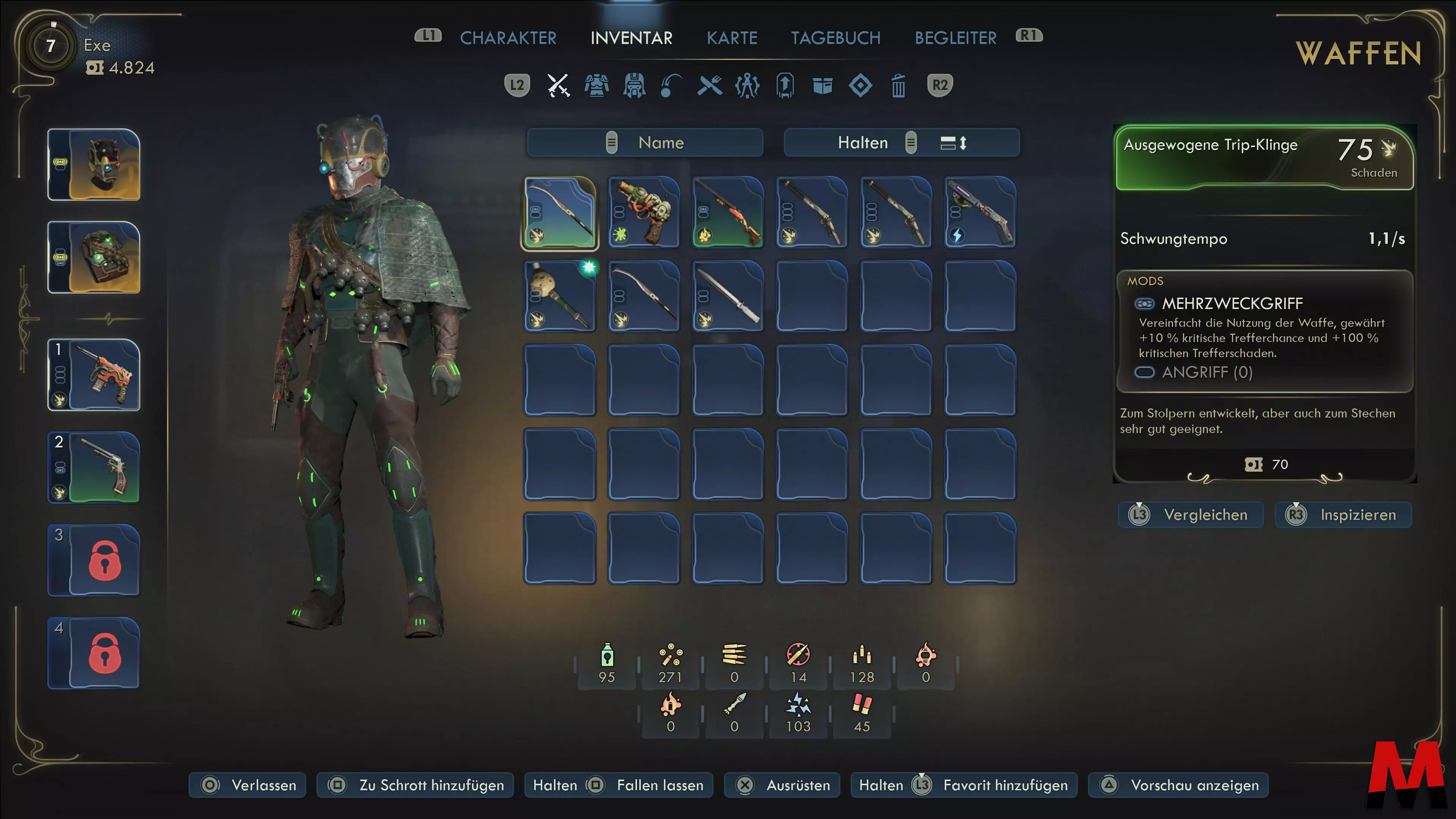Equip weapon with Ausrüsten button

click(782, 785)
